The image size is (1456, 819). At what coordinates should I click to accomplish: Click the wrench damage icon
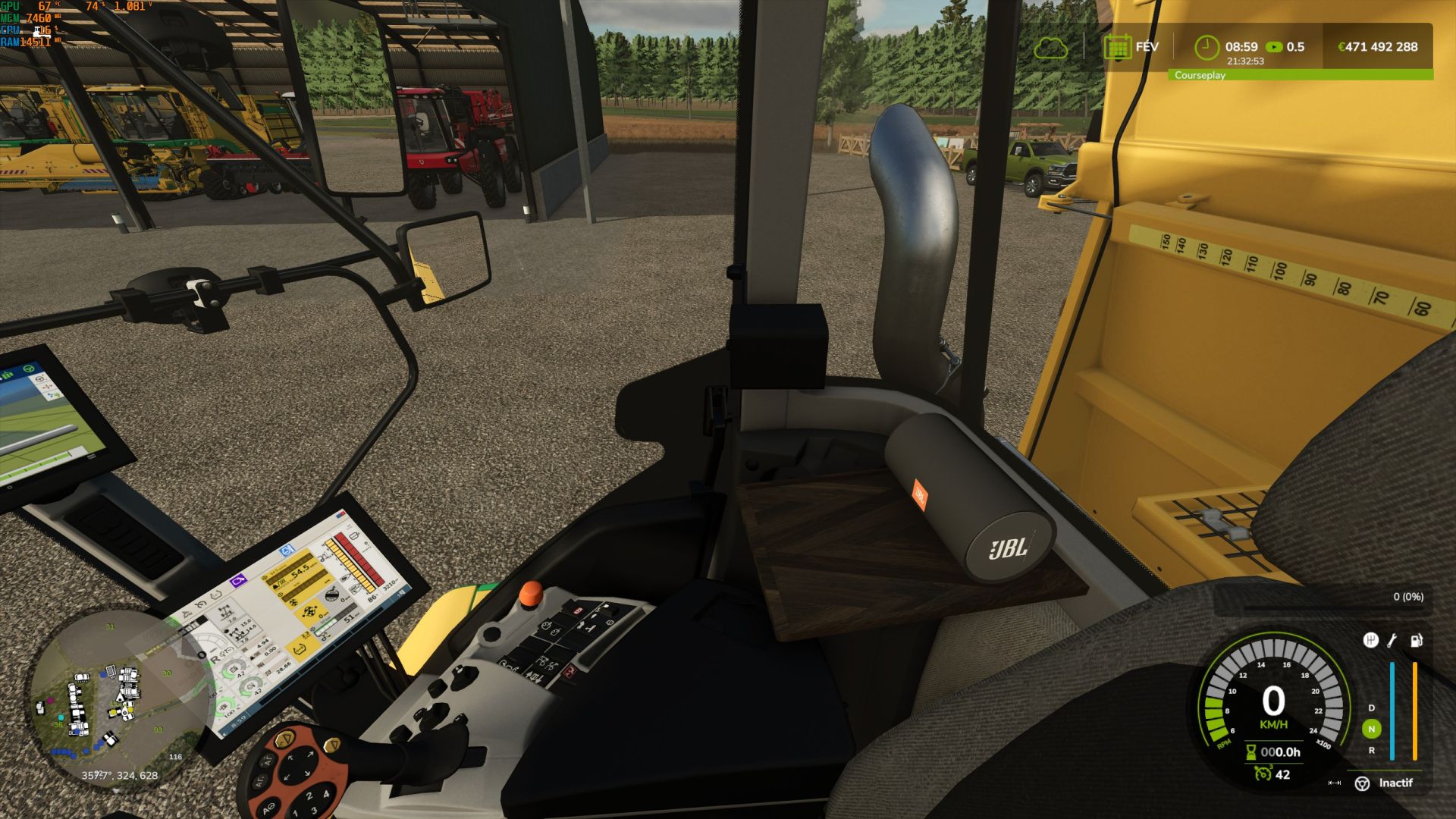coord(1392,641)
